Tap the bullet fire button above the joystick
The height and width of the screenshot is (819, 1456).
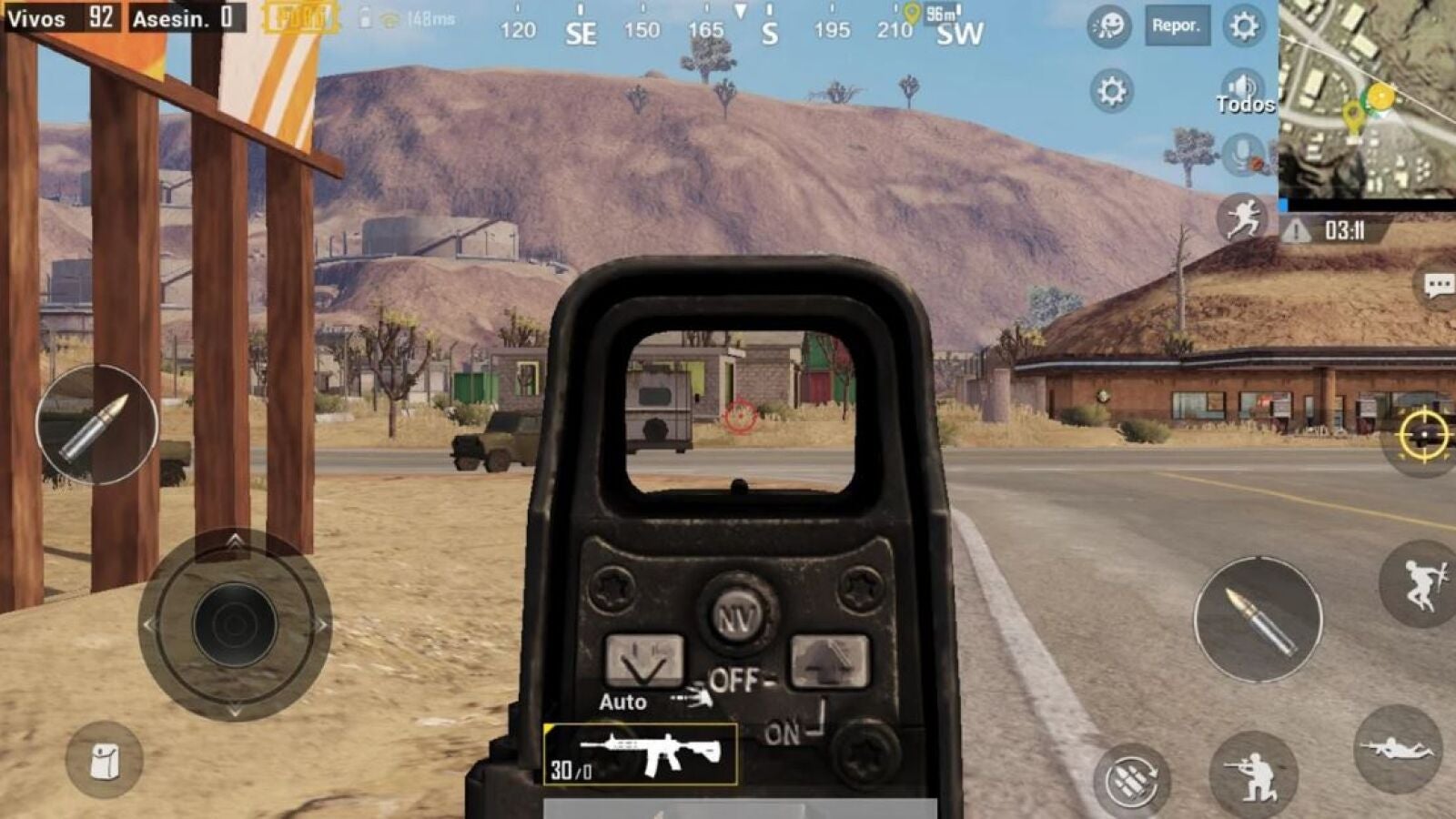96,425
